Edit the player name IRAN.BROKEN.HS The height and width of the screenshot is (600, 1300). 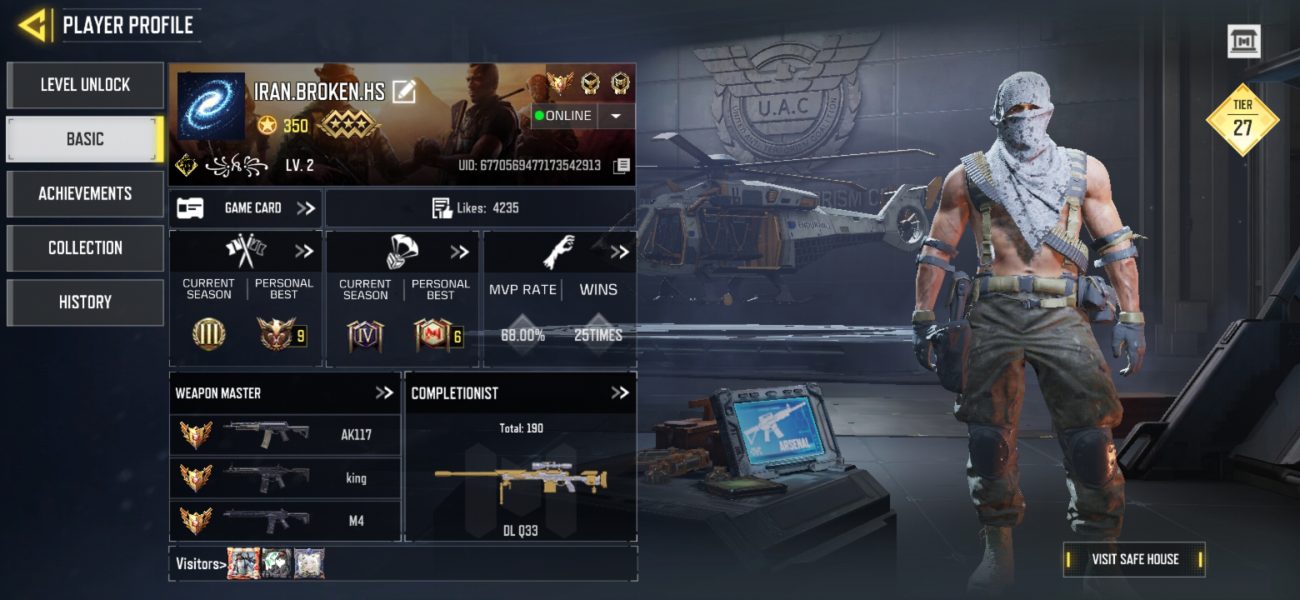click(404, 92)
